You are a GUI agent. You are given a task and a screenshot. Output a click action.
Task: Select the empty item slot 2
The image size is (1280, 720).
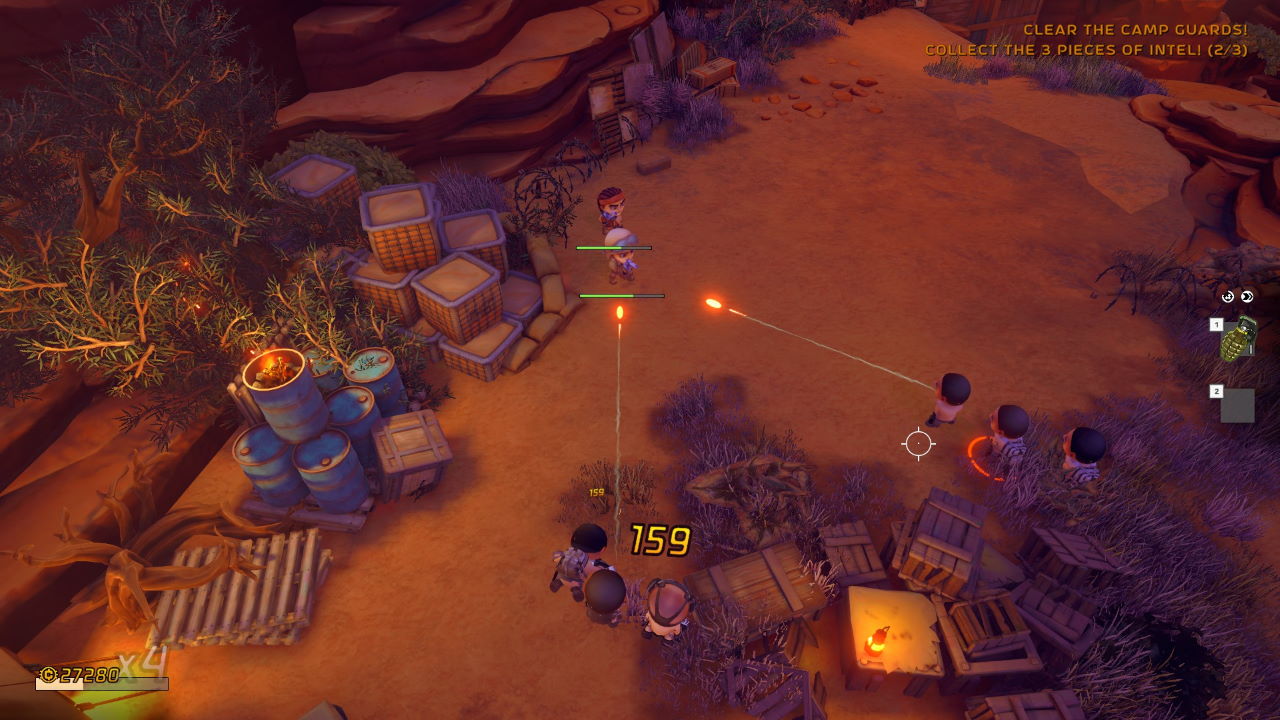[1237, 405]
